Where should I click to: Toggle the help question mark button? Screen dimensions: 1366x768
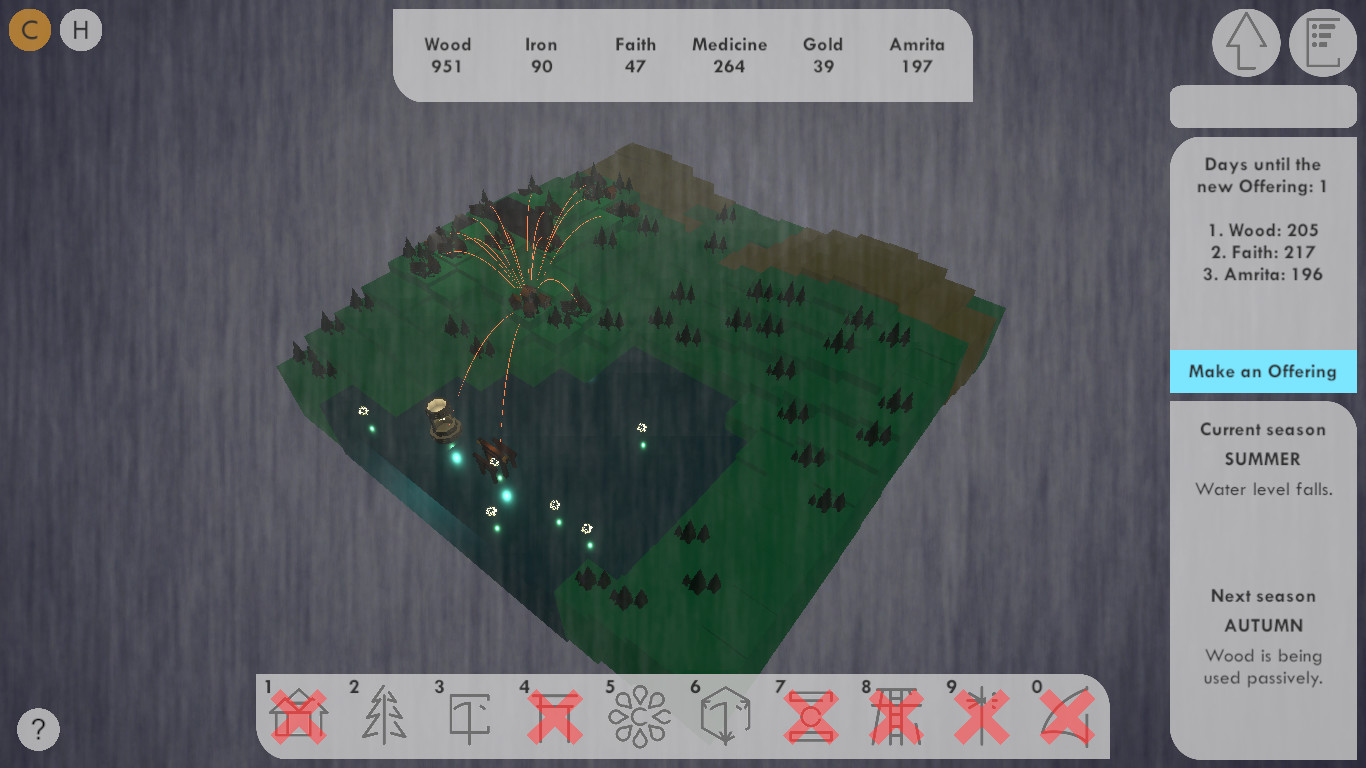click(38, 730)
